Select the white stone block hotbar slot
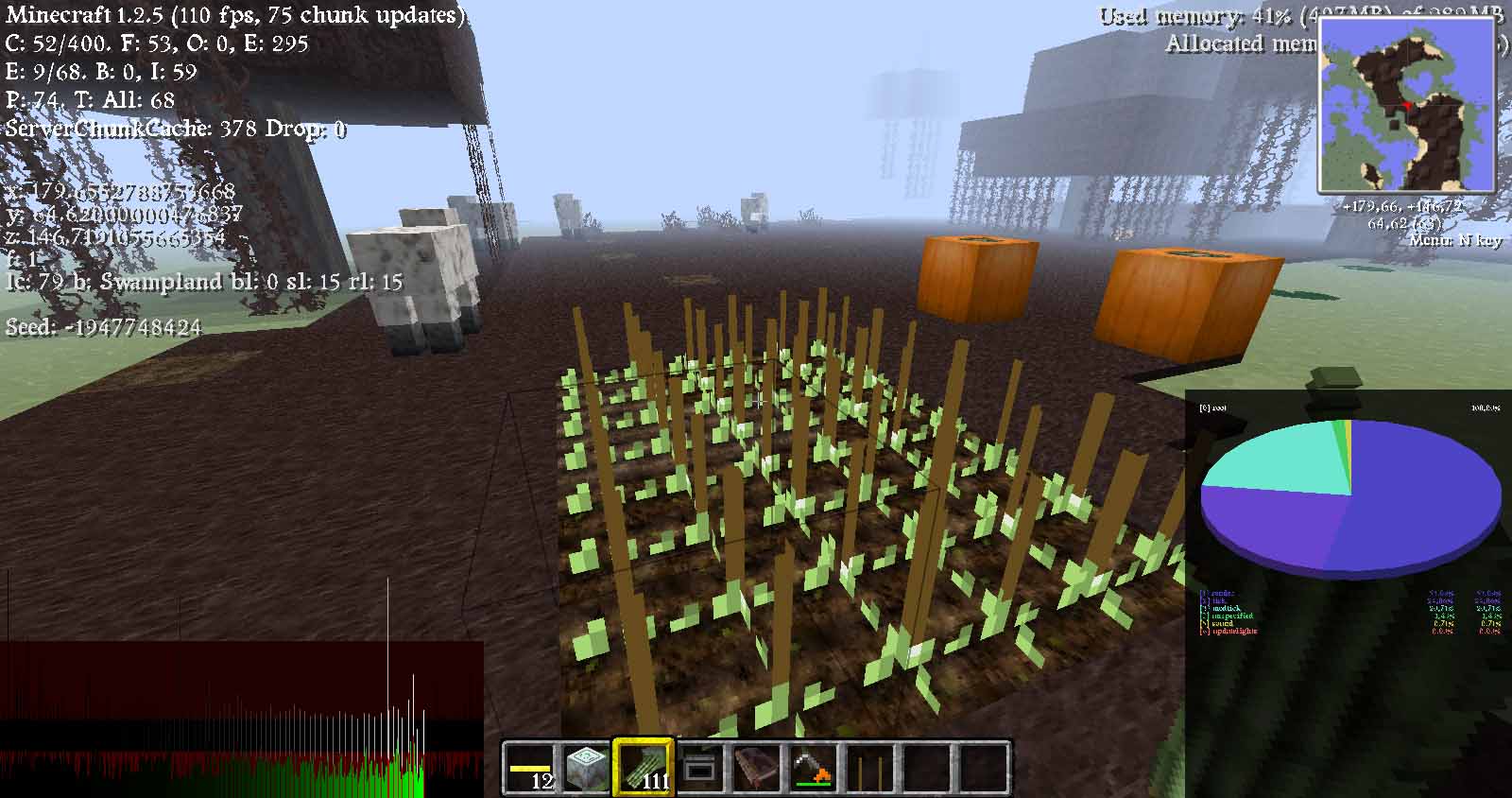 pyautogui.click(x=587, y=767)
